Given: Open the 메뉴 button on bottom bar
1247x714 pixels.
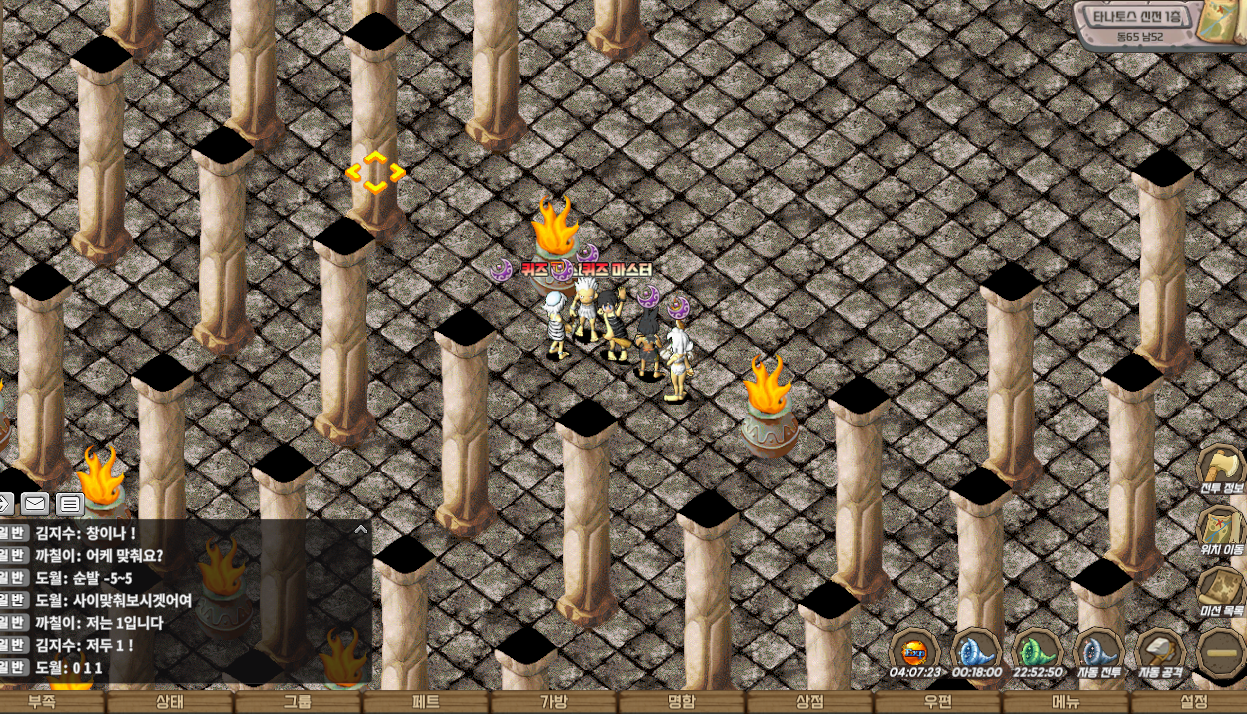Looking at the screenshot, I should click(x=1066, y=702).
